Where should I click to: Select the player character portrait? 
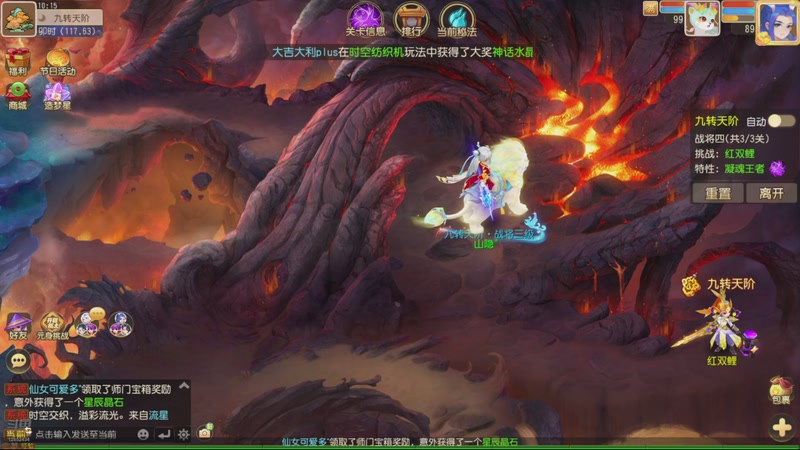click(776, 21)
